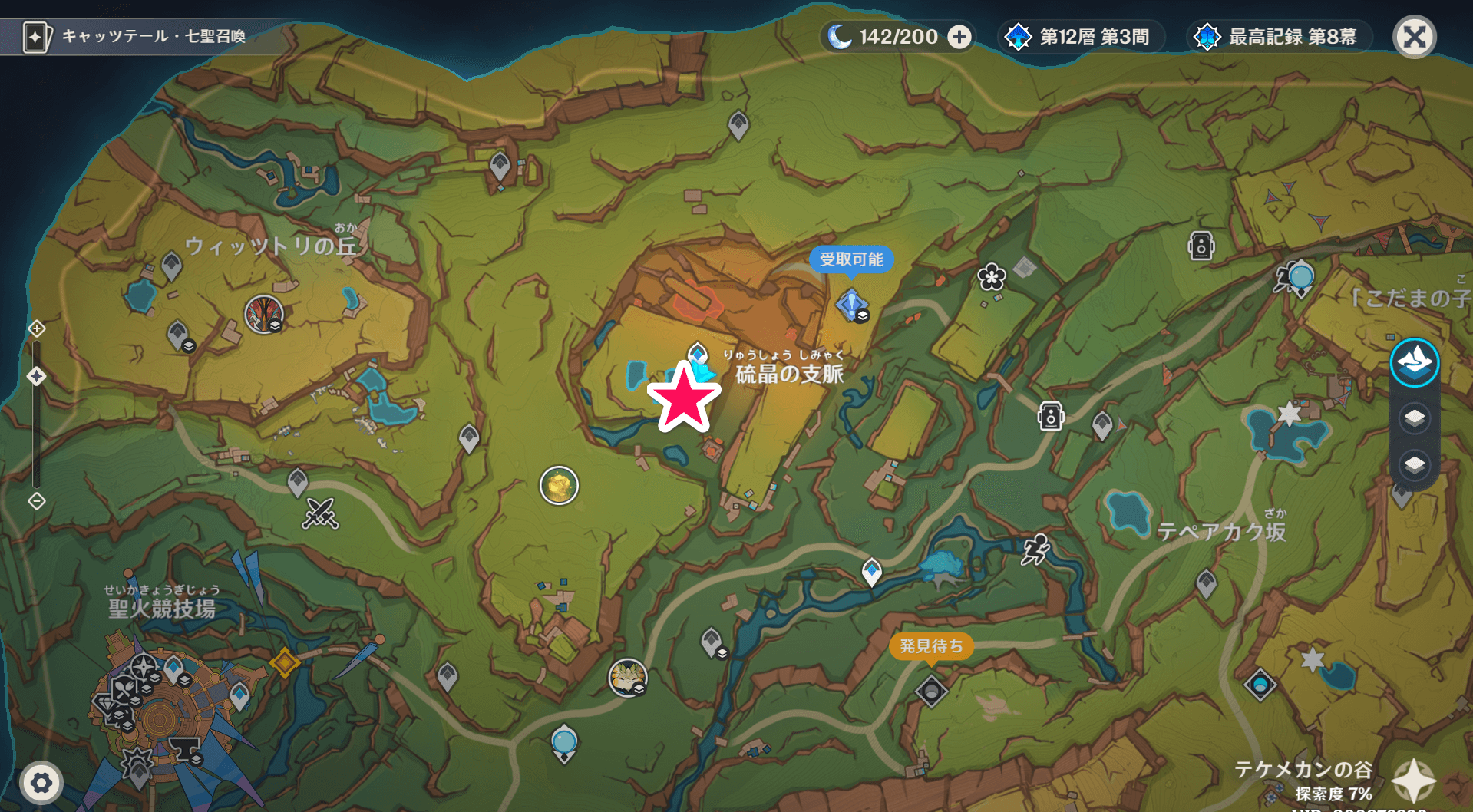Viewport: 1473px width, 812px height.
Task: Open the map layer selector mountain icon
Action: (x=1415, y=363)
